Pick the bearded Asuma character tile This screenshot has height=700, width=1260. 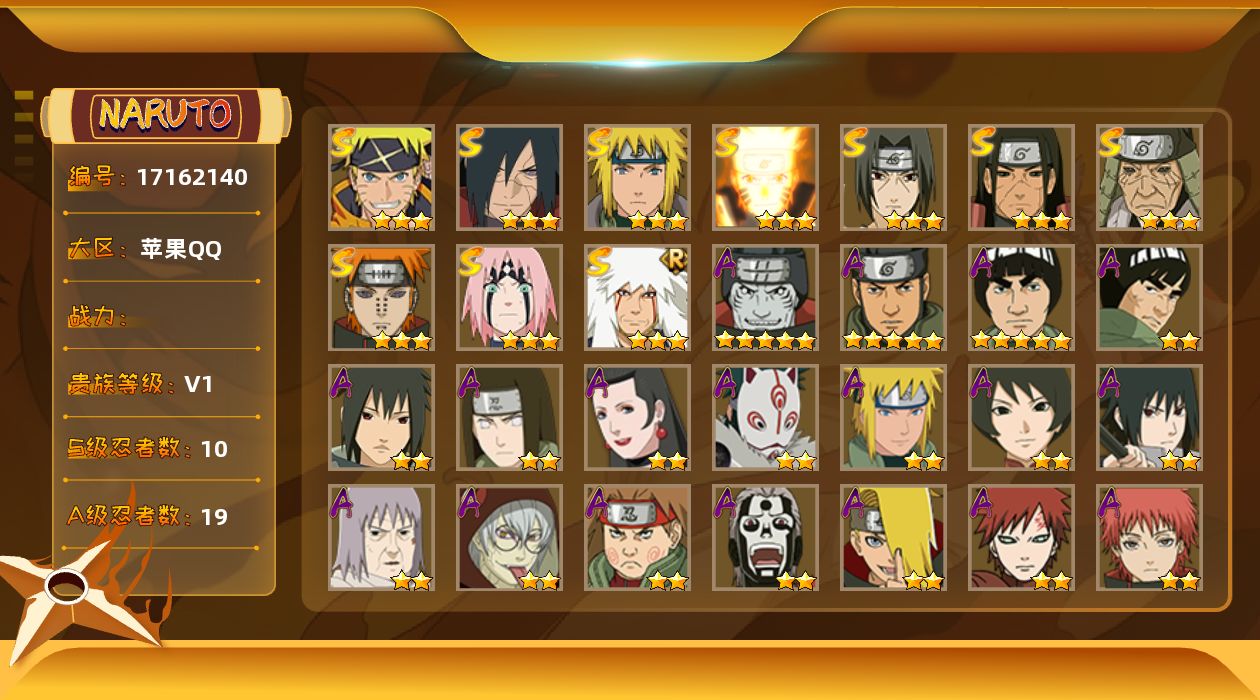[x=893, y=297]
